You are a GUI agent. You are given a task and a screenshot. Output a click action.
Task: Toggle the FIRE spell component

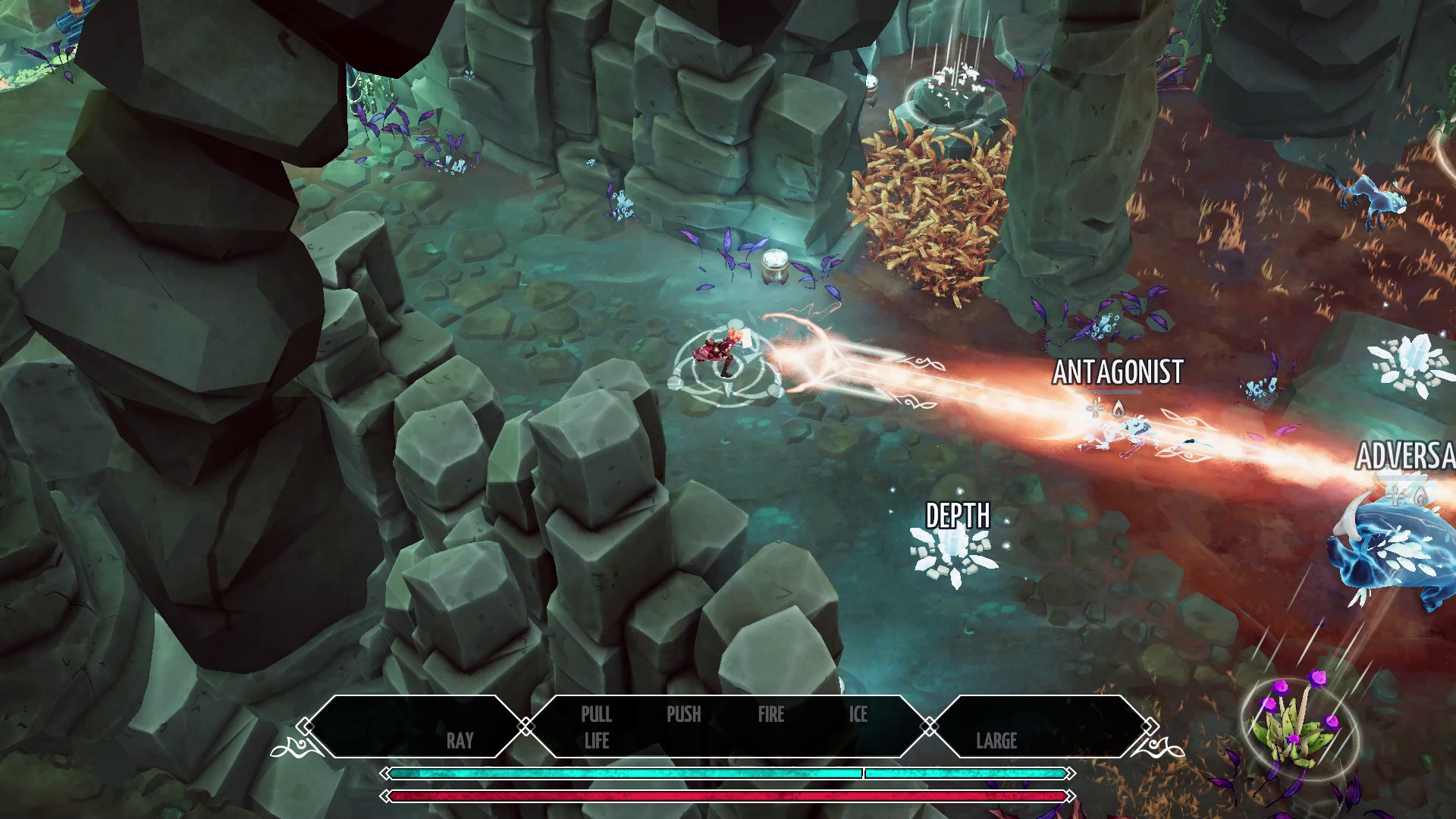(770, 714)
